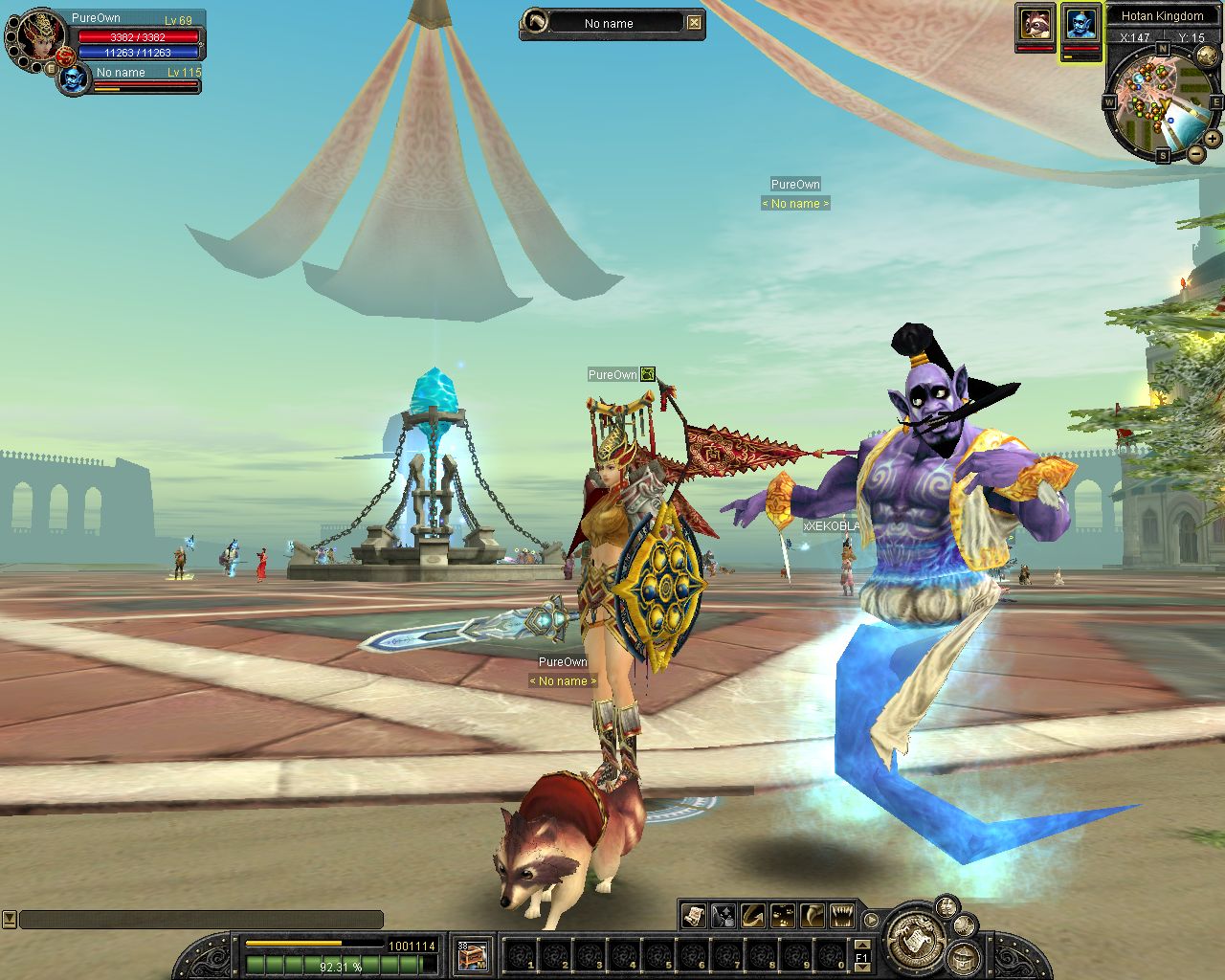Close the No name target panel
This screenshot has height=980, width=1225.
(694, 23)
